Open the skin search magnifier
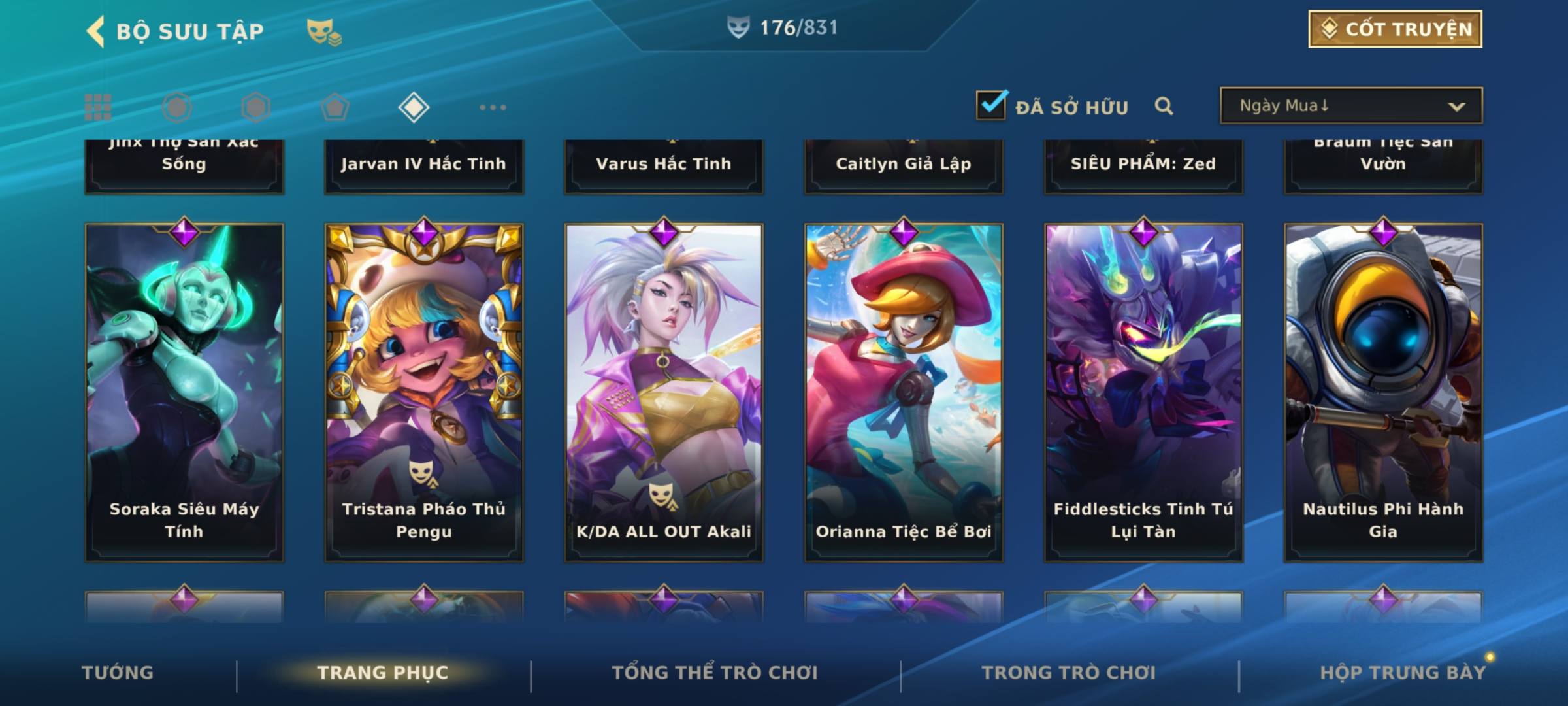The width and height of the screenshot is (1568, 706). pyautogui.click(x=1164, y=106)
